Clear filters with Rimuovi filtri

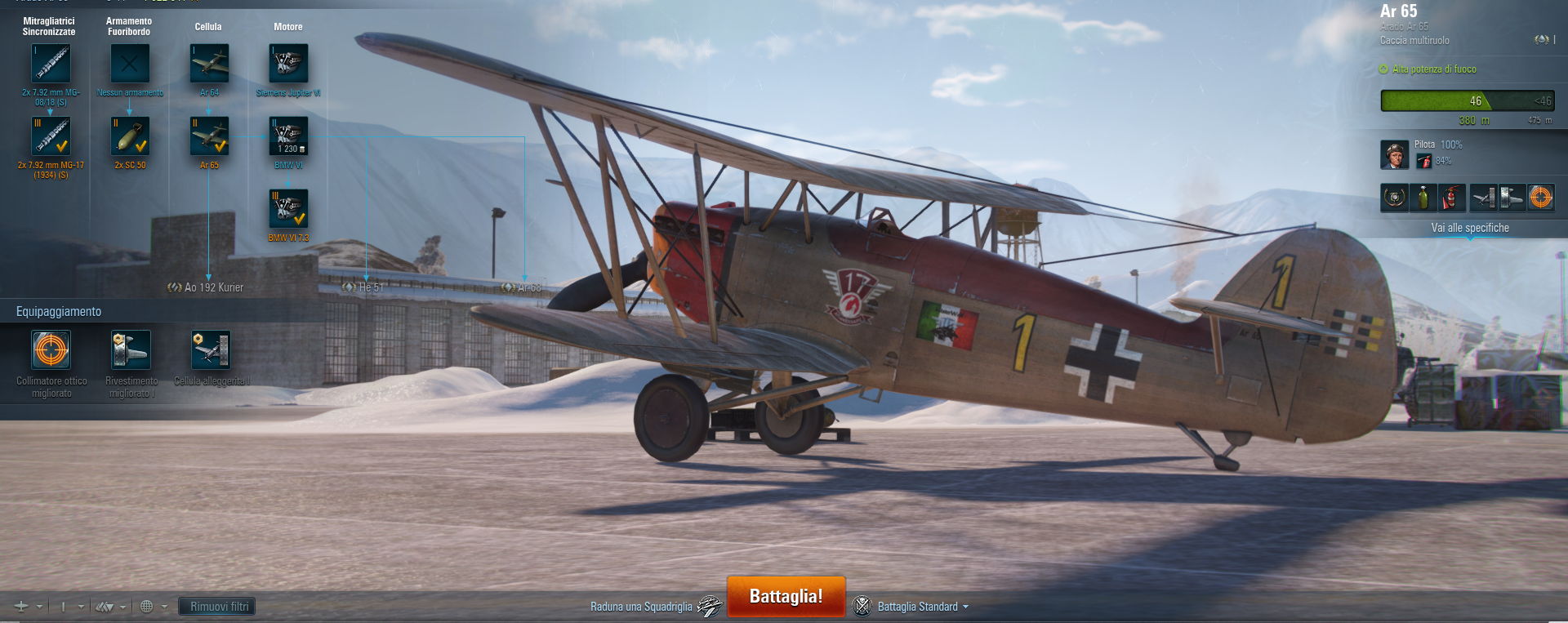(x=219, y=607)
